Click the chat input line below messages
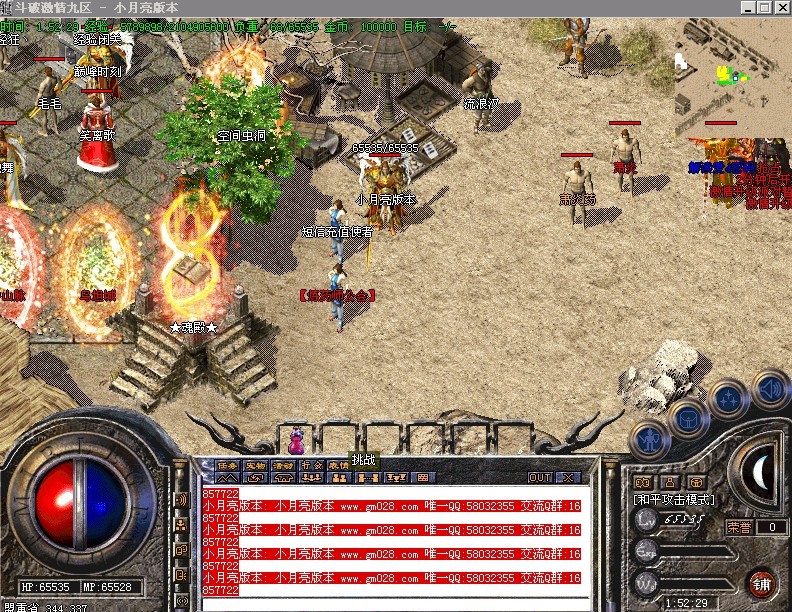792x612 pixels. click(390, 603)
